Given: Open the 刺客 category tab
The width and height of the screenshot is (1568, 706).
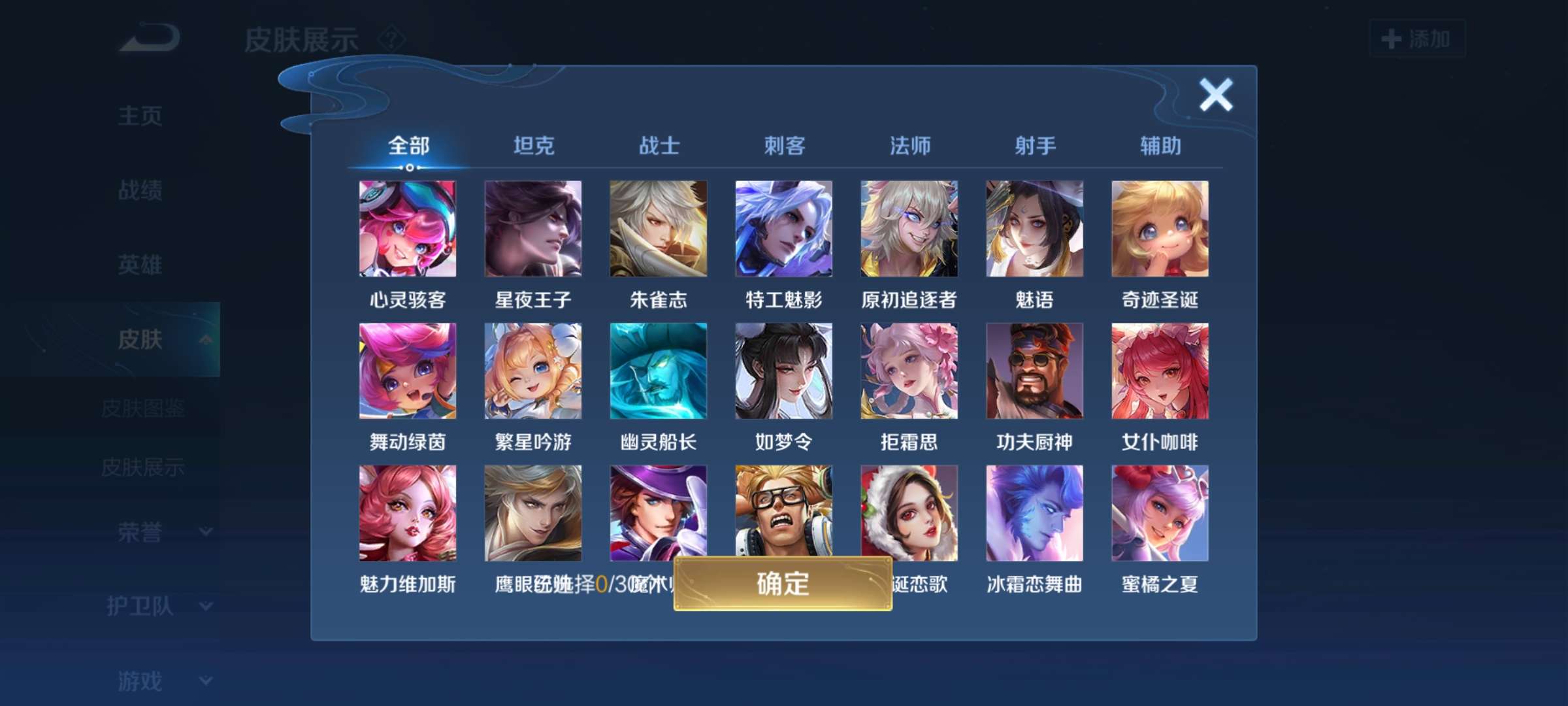Looking at the screenshot, I should [x=785, y=146].
